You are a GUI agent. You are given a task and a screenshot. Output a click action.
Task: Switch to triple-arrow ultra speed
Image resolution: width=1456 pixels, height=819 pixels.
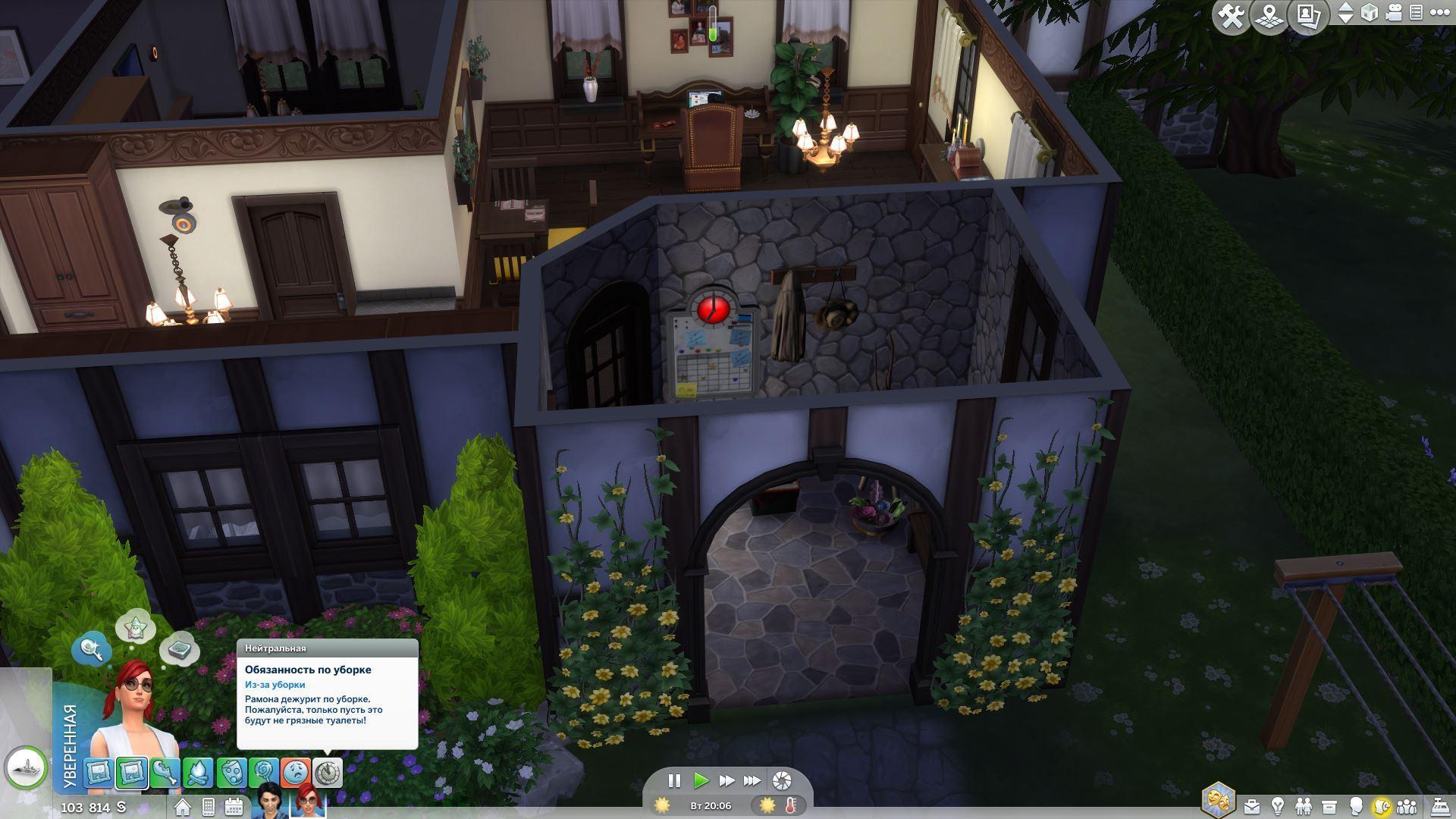752,780
